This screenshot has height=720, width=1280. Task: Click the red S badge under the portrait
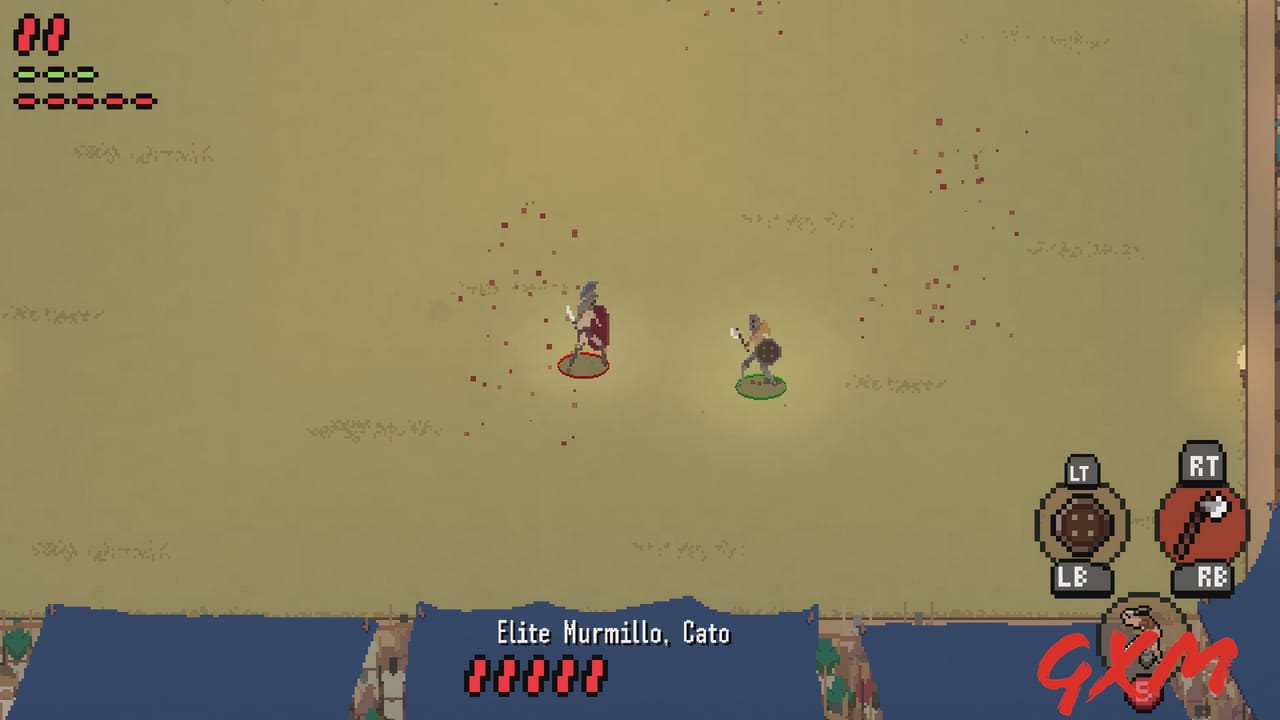tap(1143, 690)
